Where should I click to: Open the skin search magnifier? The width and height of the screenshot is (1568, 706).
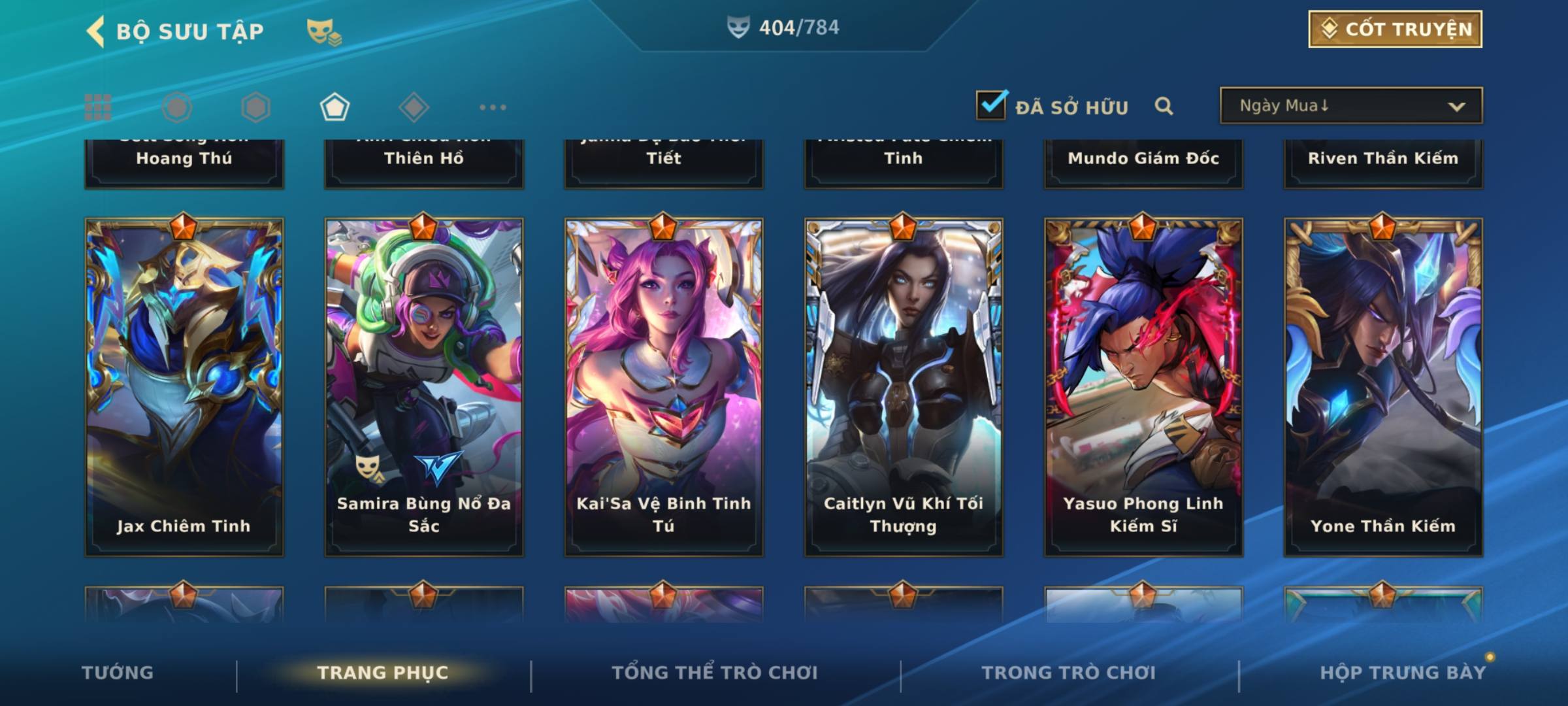pos(1164,106)
